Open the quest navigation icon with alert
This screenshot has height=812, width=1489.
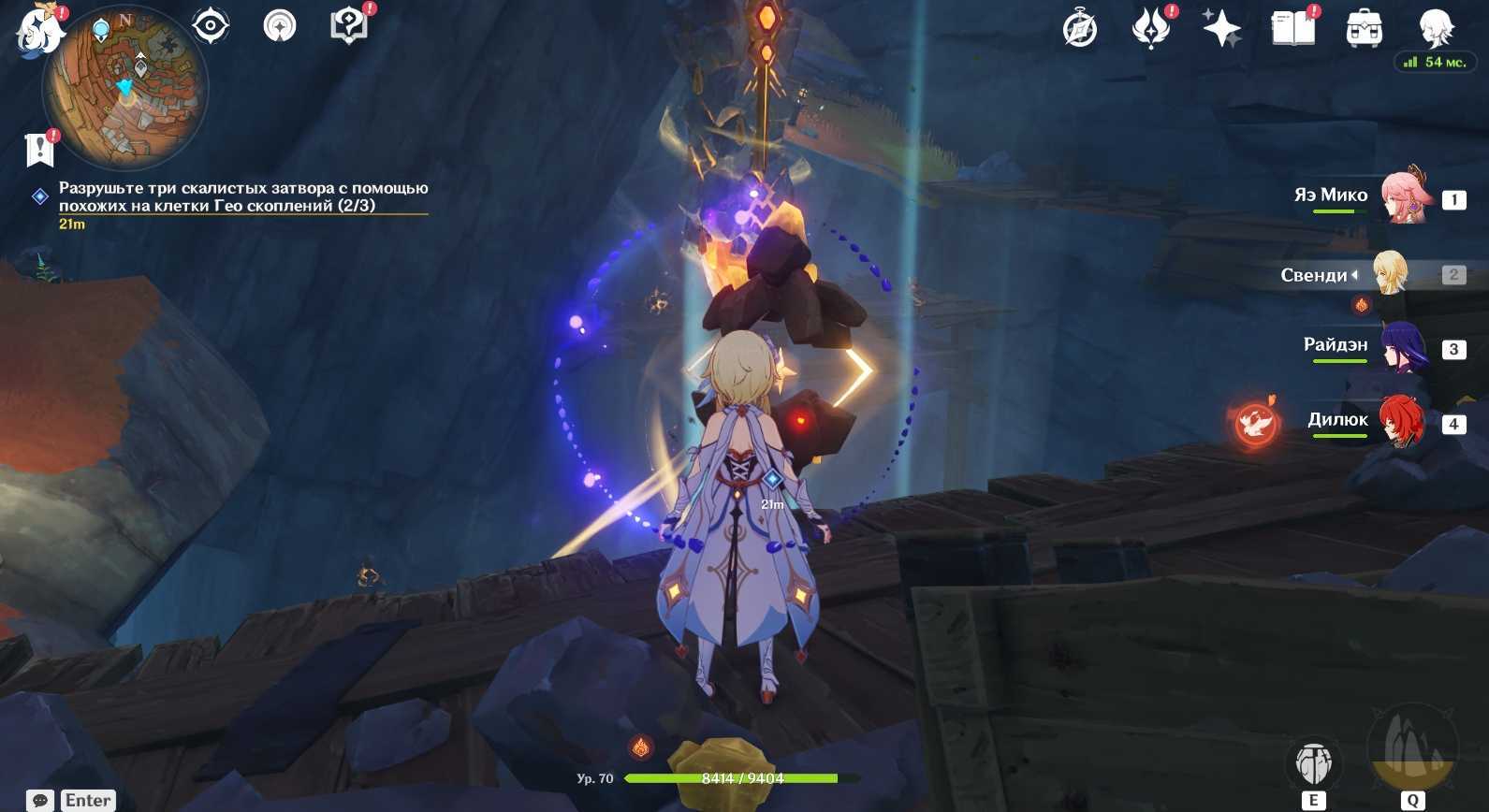point(348,25)
